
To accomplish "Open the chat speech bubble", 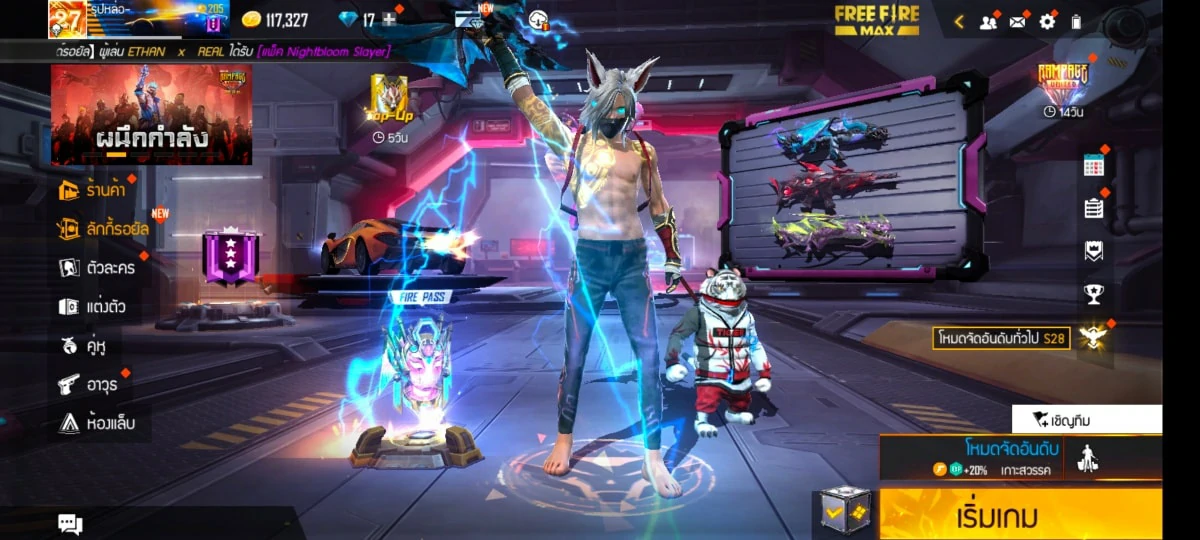I will 70,523.
